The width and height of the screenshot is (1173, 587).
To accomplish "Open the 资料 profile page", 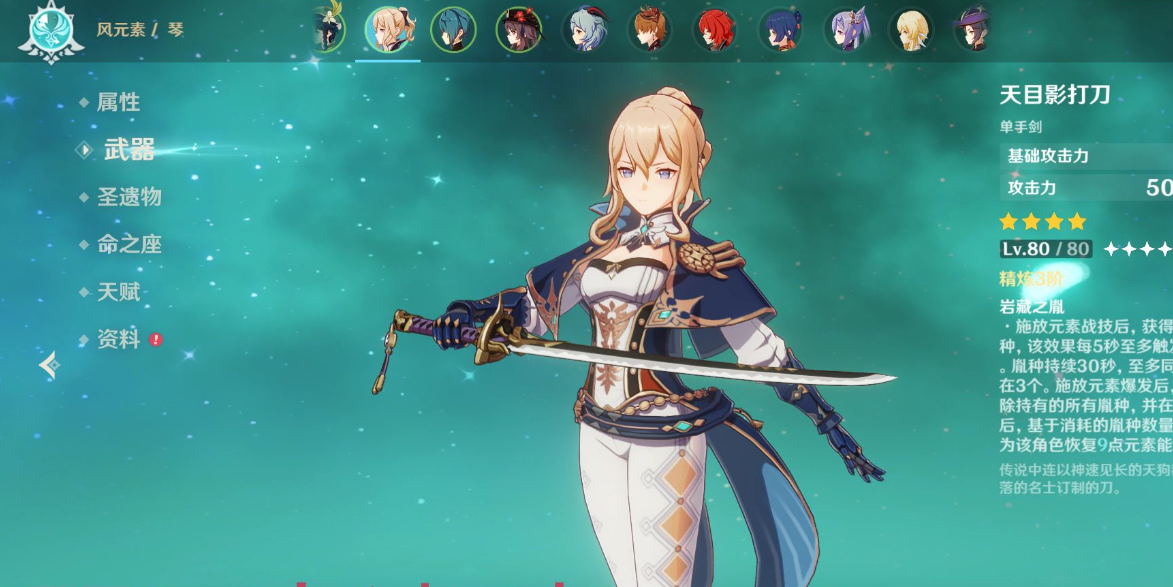I will pos(118,340).
